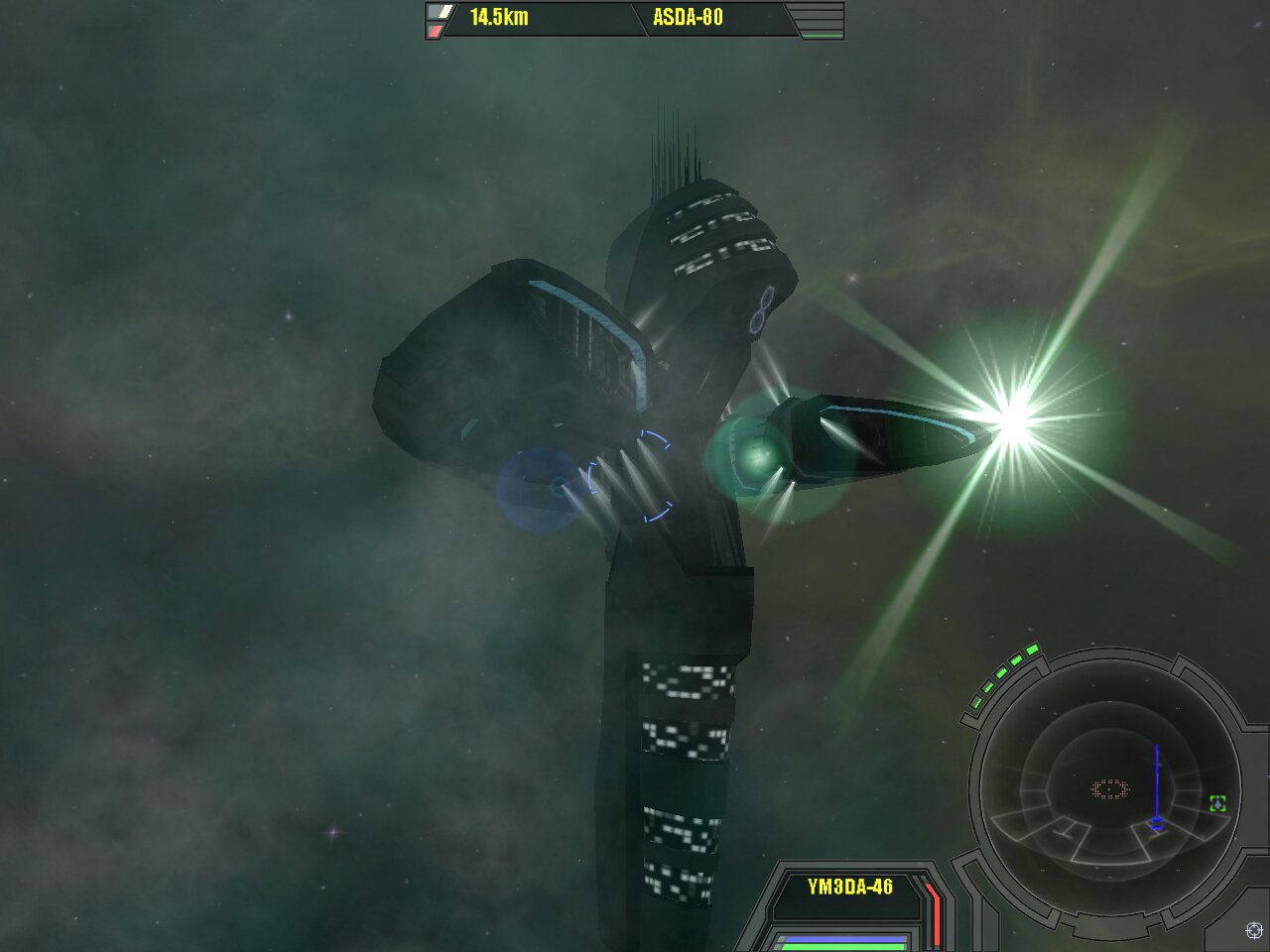Click the crosshair target icon in corner
The width and height of the screenshot is (1270, 952).
click(1253, 930)
